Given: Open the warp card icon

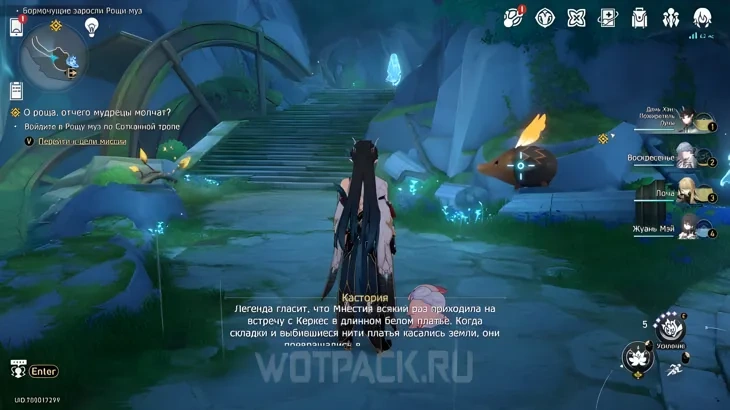Looking at the screenshot, I should coord(608,18).
